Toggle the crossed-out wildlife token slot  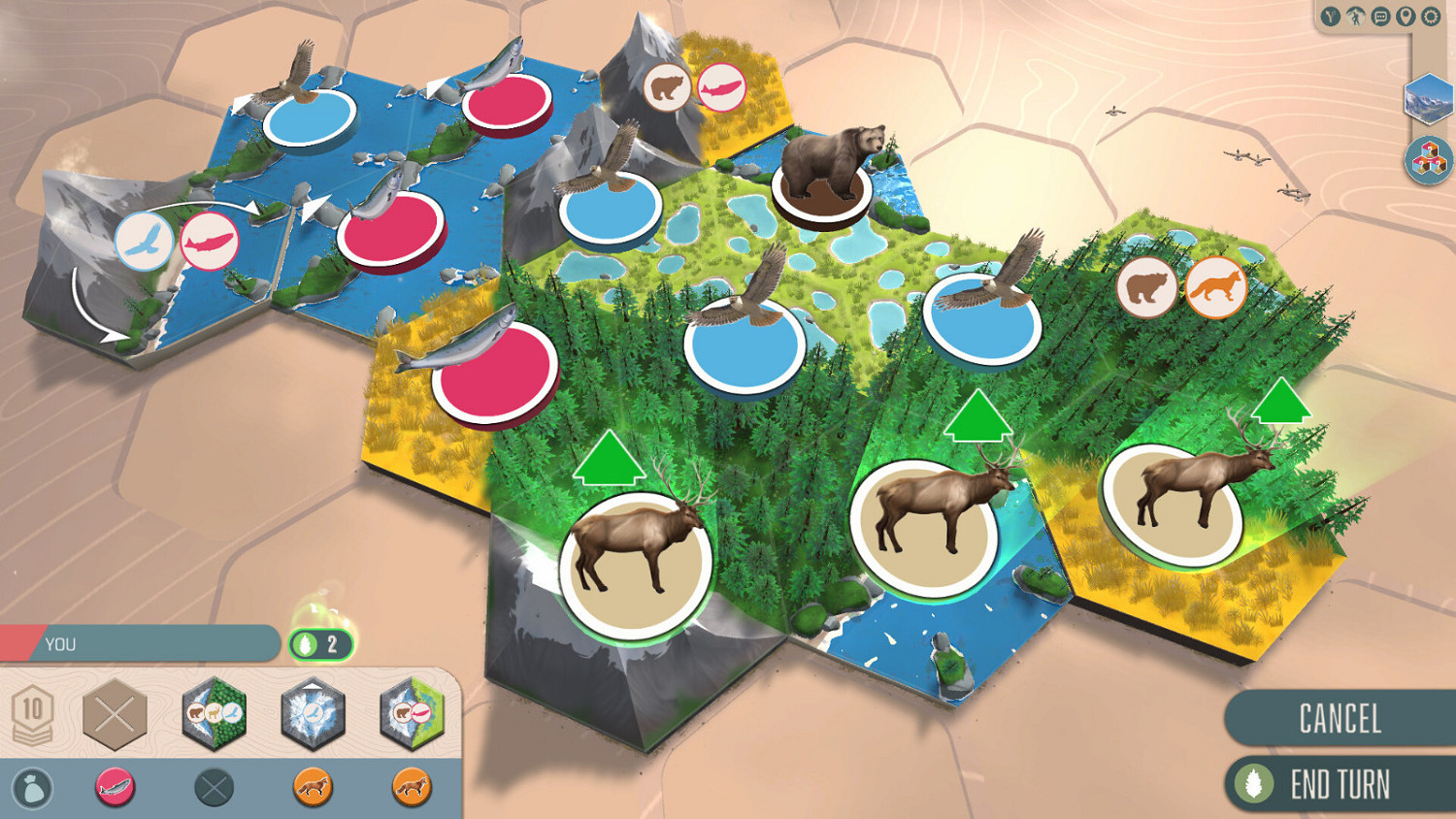coord(214,787)
